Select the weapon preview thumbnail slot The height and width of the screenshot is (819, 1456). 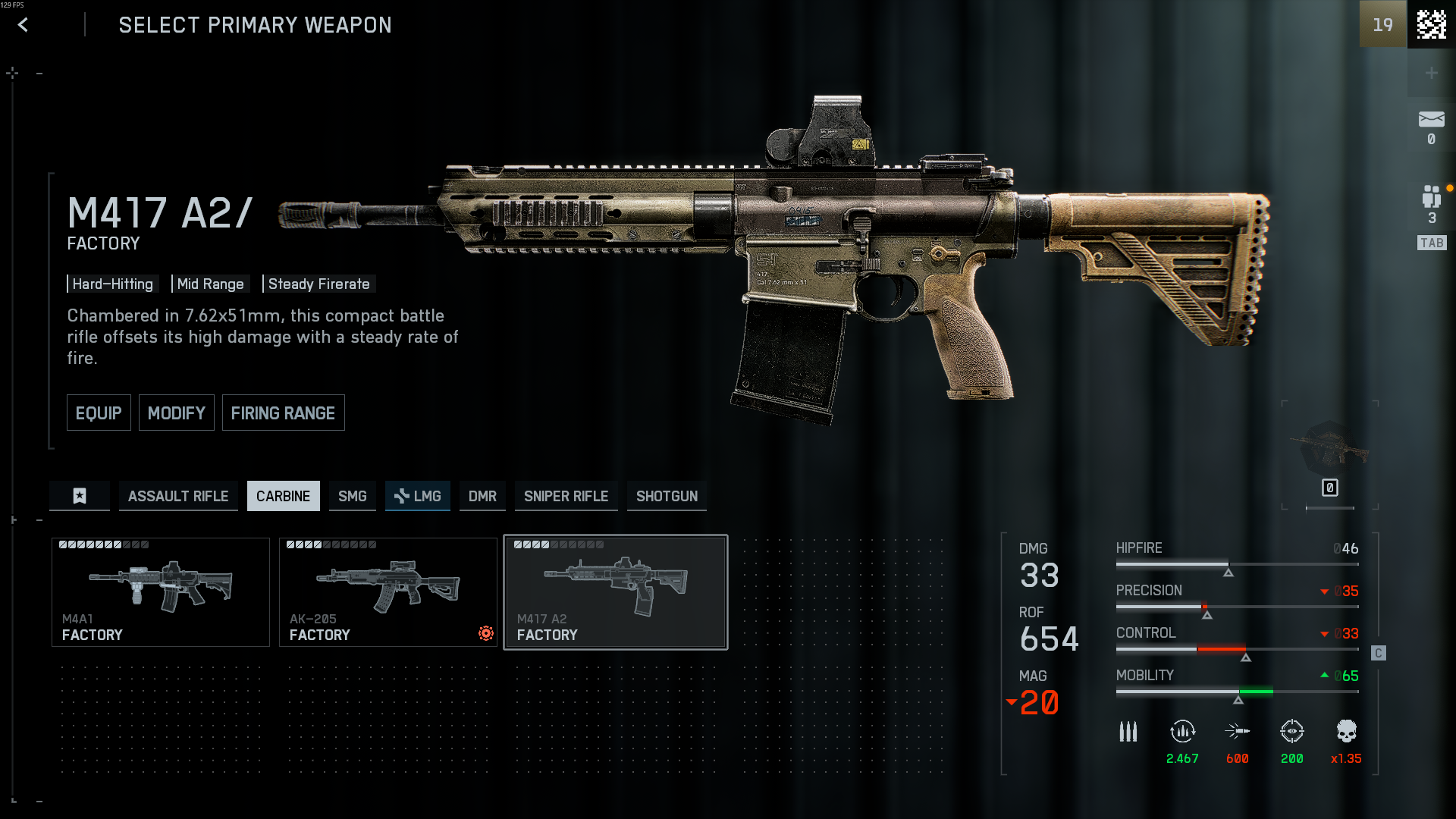[x=1330, y=453]
